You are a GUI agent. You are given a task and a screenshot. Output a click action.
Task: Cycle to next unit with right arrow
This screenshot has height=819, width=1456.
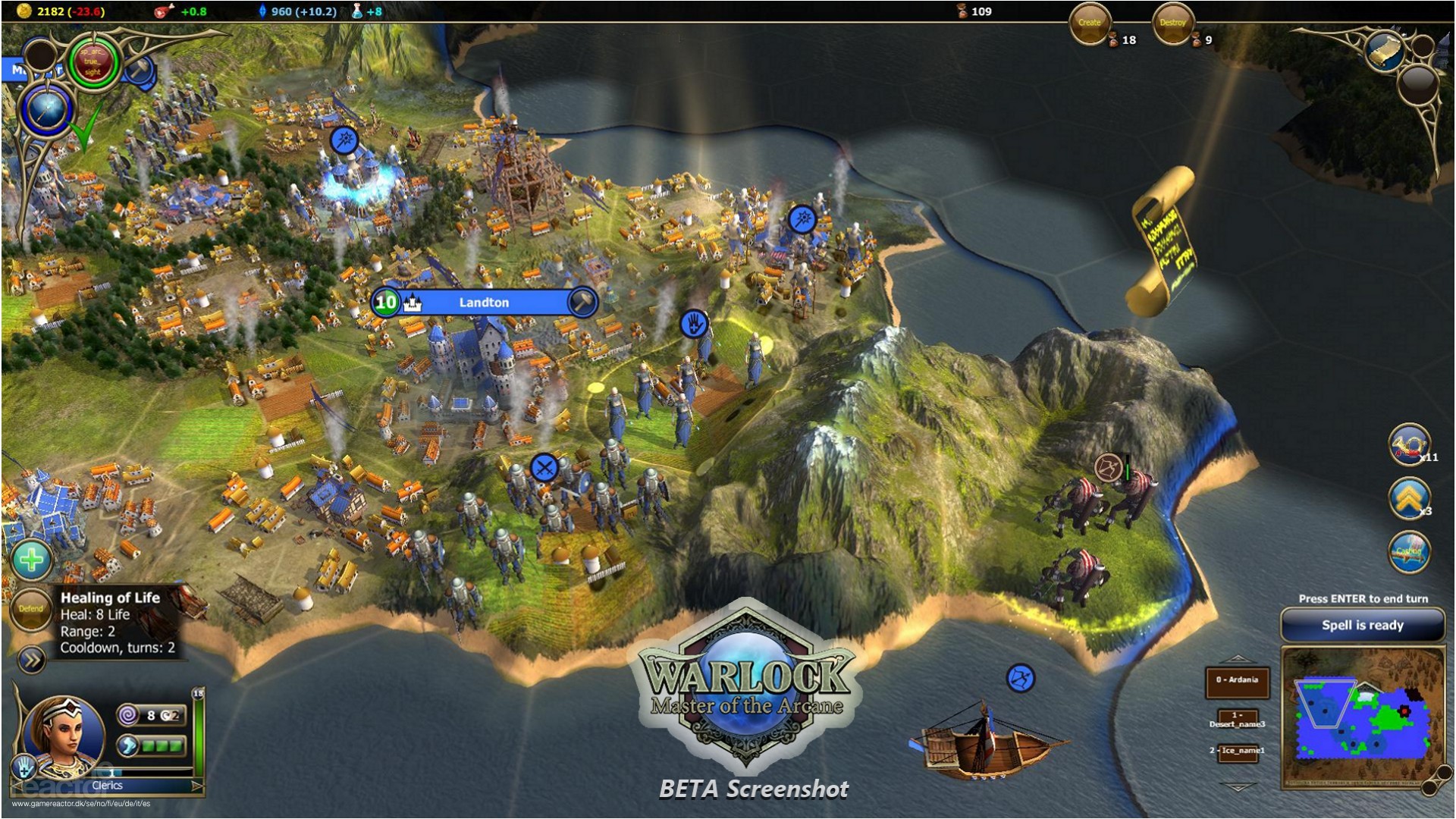tap(197, 786)
